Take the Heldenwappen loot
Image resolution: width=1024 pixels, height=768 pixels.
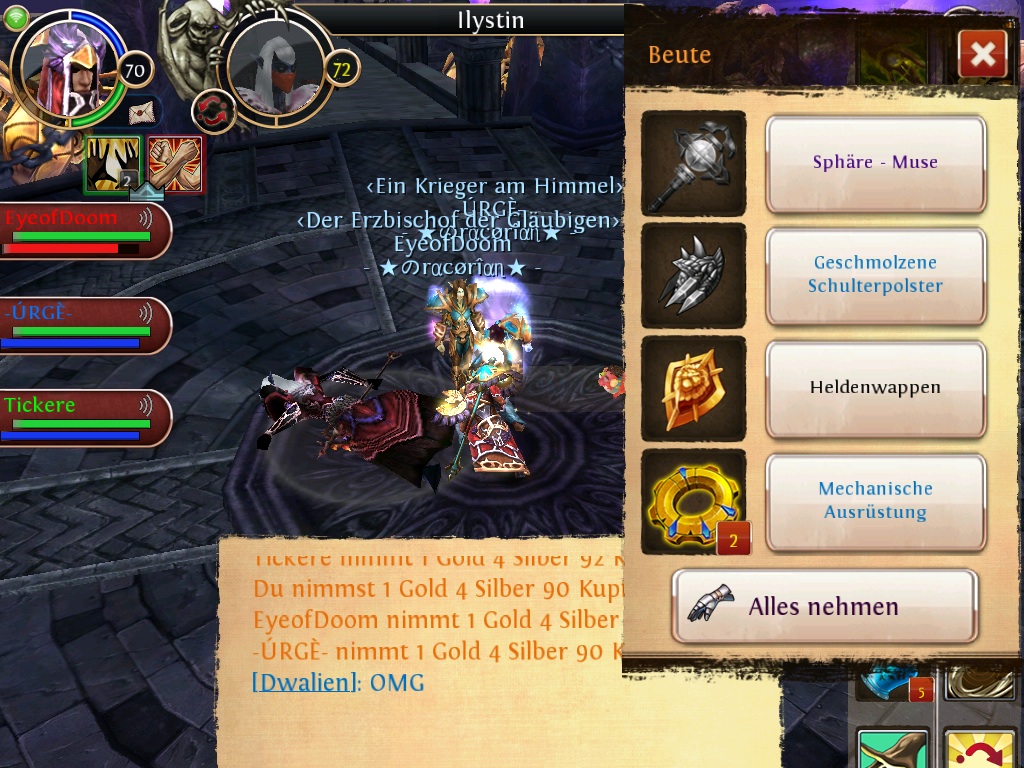point(875,388)
